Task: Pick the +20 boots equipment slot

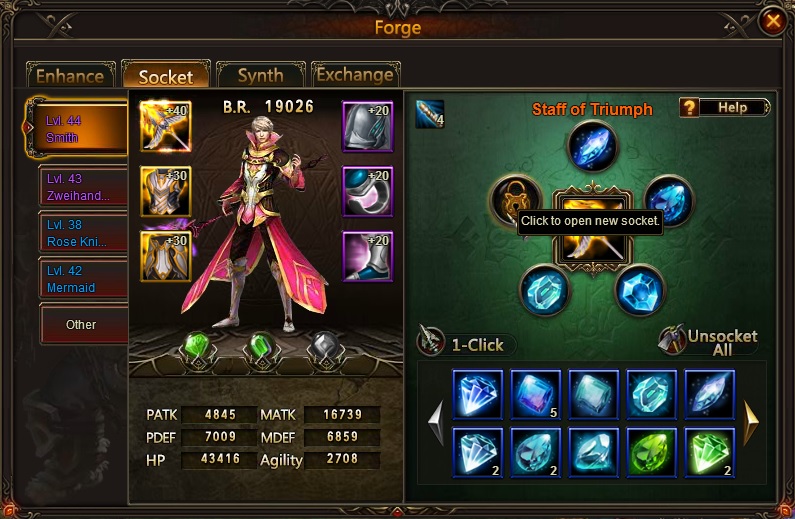Action: tap(368, 256)
